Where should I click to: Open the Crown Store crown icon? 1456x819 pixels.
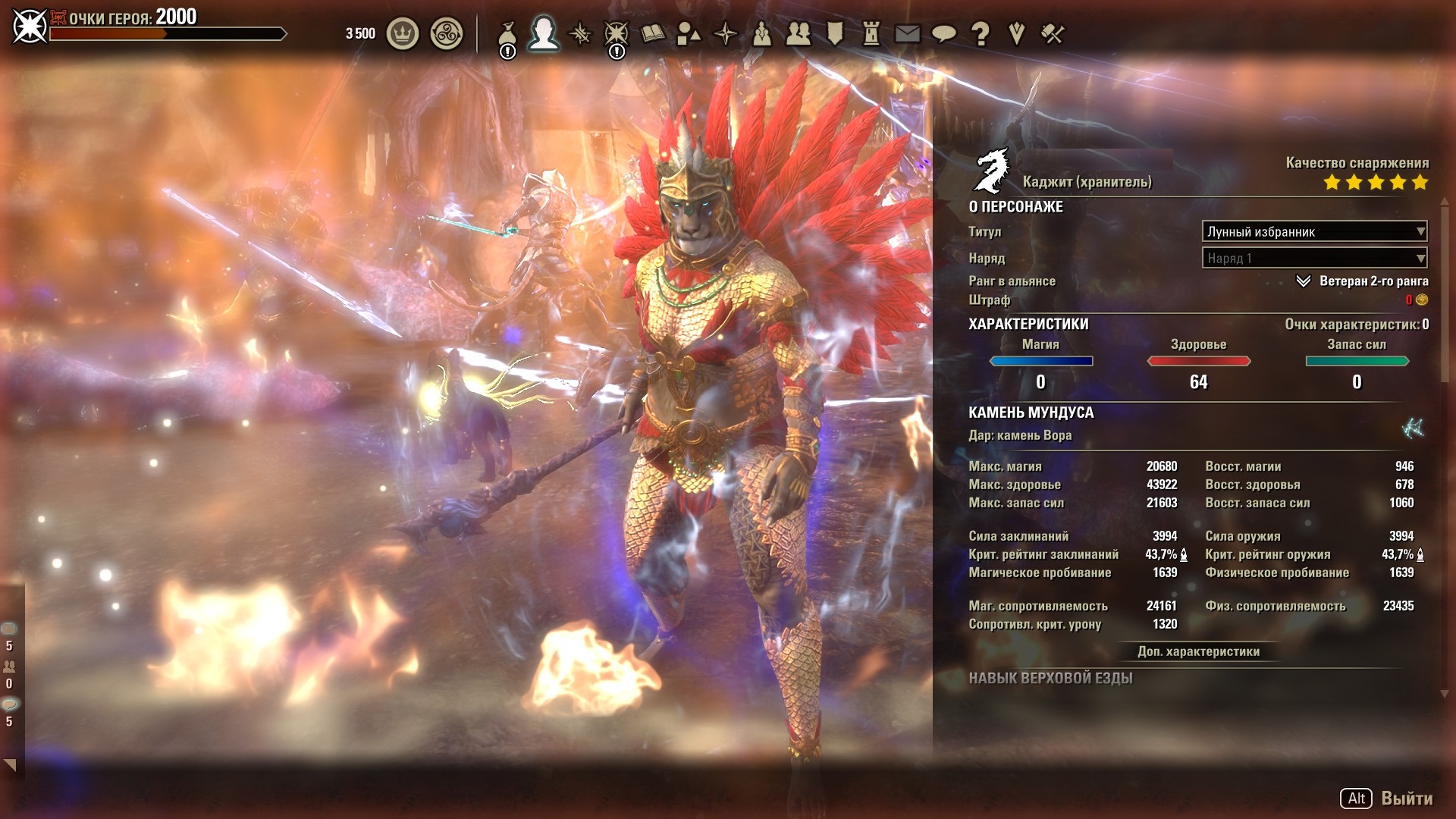tap(403, 34)
